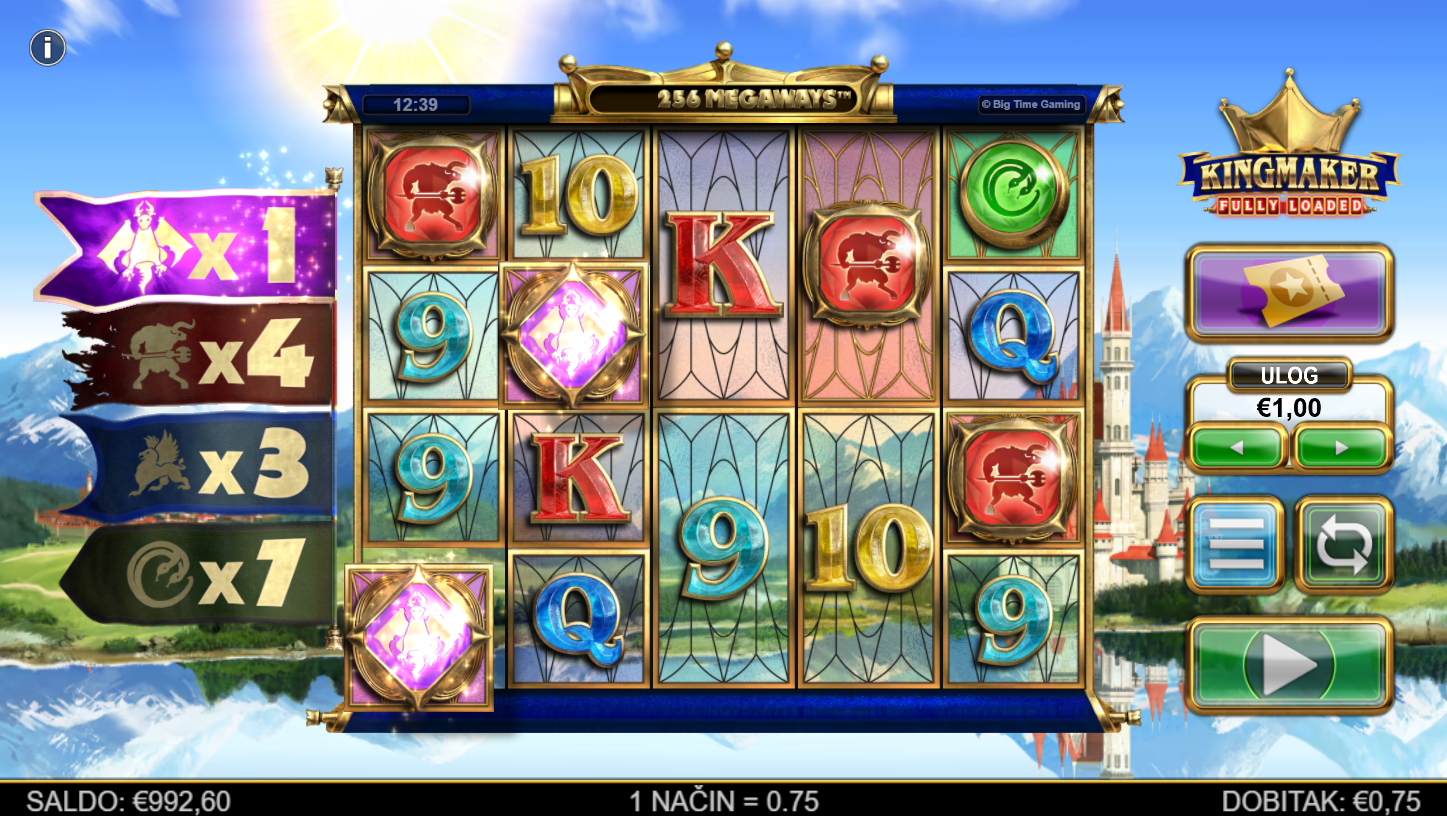
Task: Open the autoplay loop arrows button
Action: pos(1343,545)
